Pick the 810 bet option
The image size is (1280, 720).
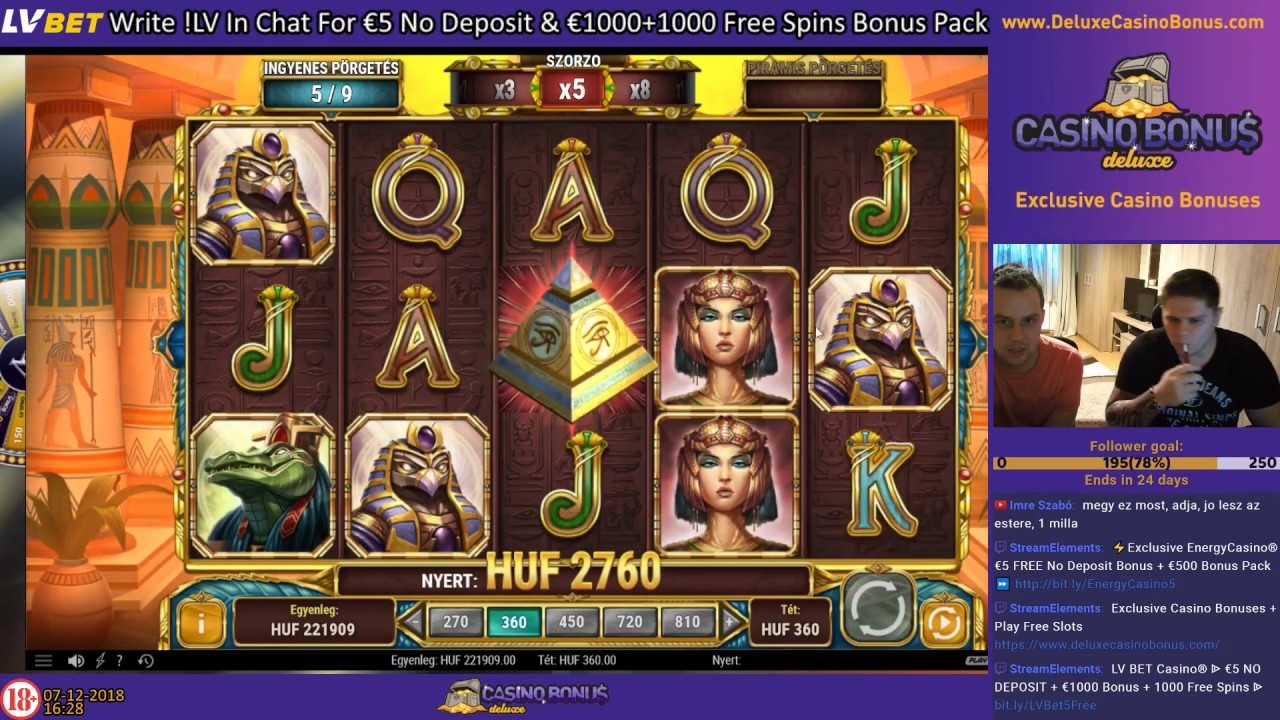(x=687, y=622)
